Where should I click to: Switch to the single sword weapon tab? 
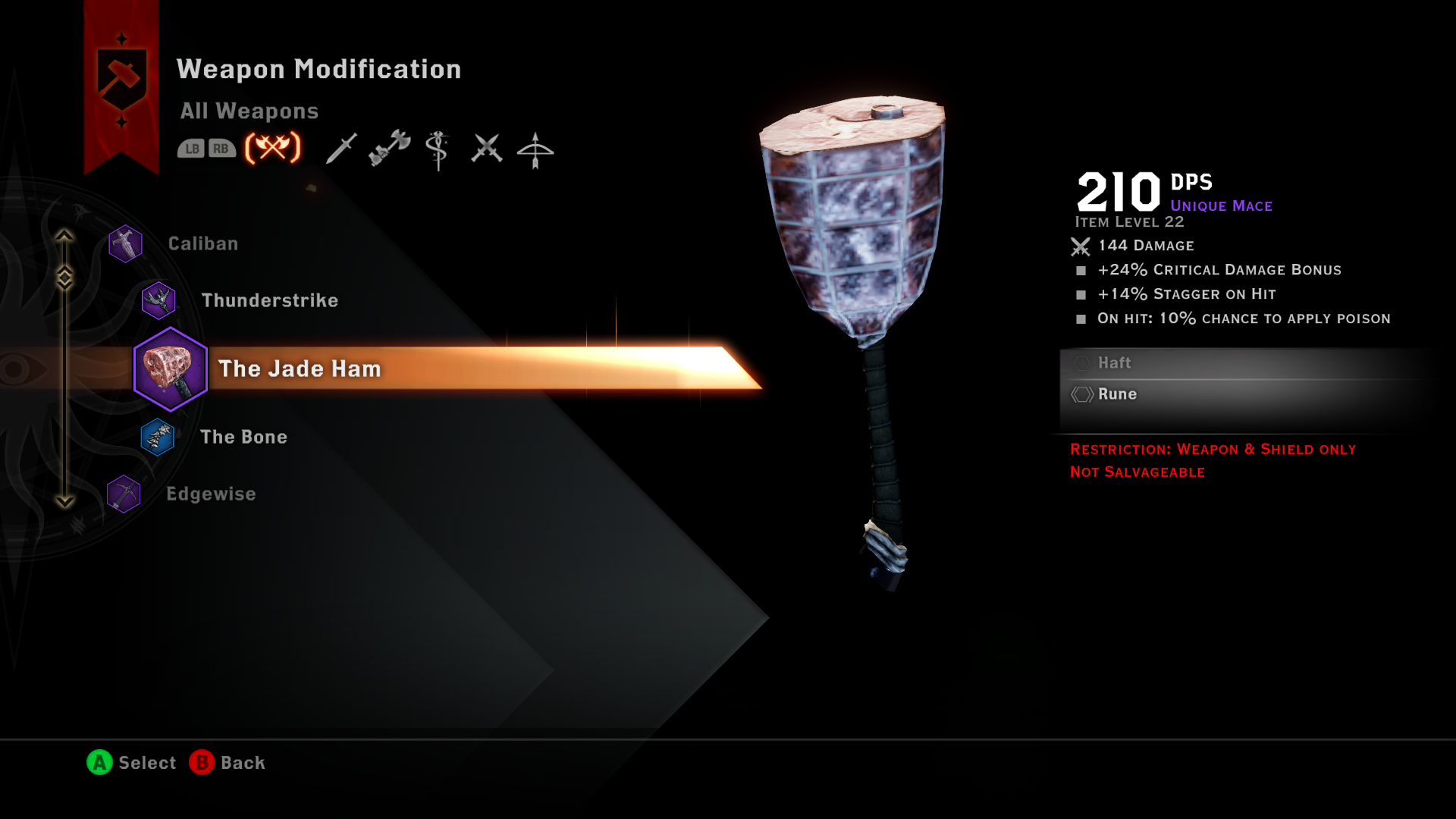[341, 149]
